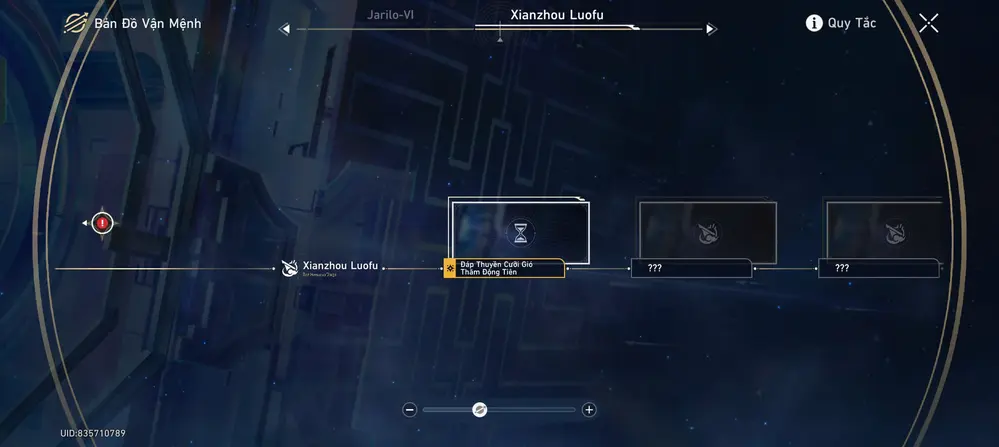This screenshot has width=999, height=447.
Task: Close the Bản Đồ Vận Mệnh screen
Action: pyautogui.click(x=928, y=23)
